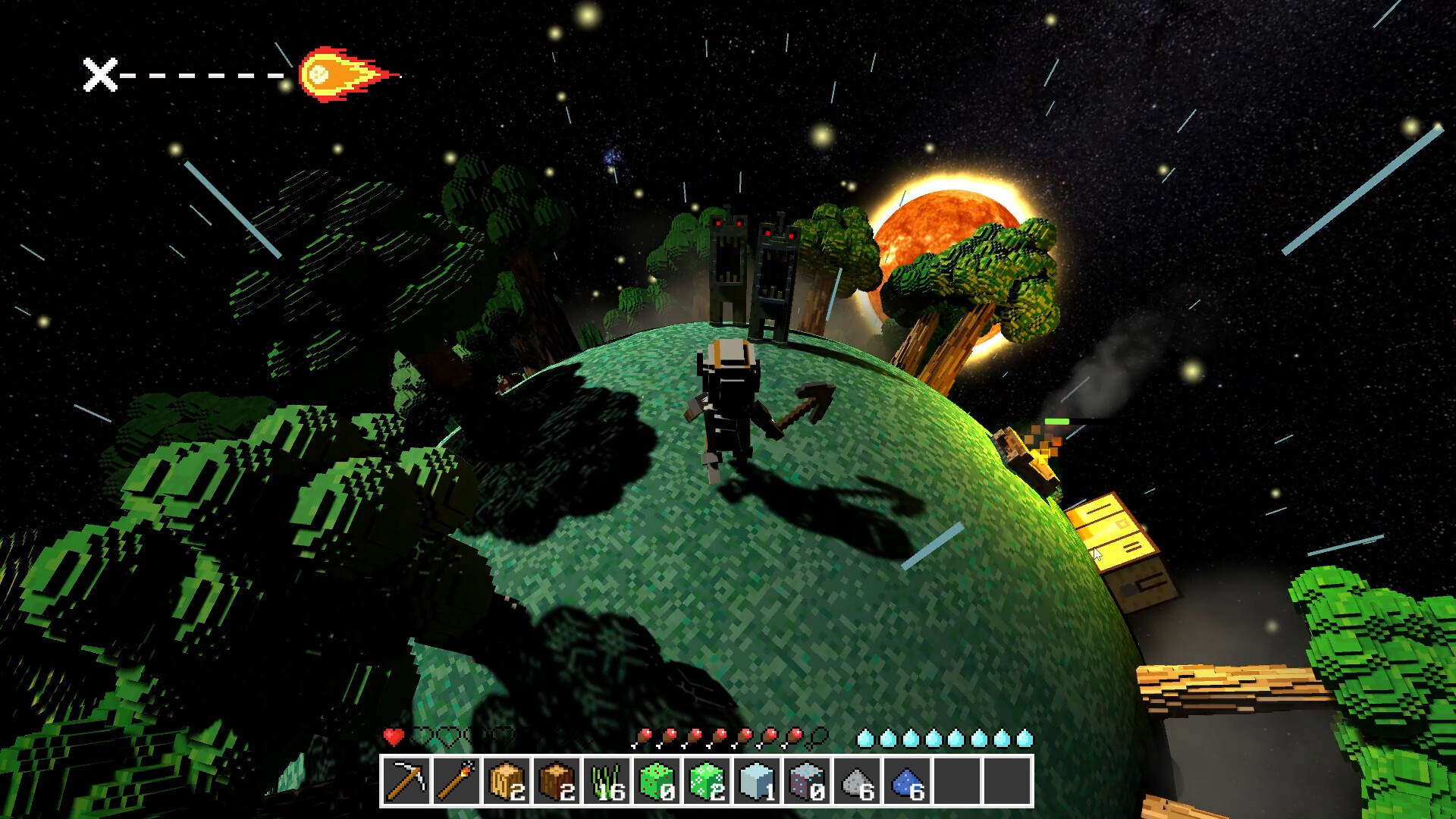
Task: Pick the pale ice block slot
Action: (x=757, y=781)
